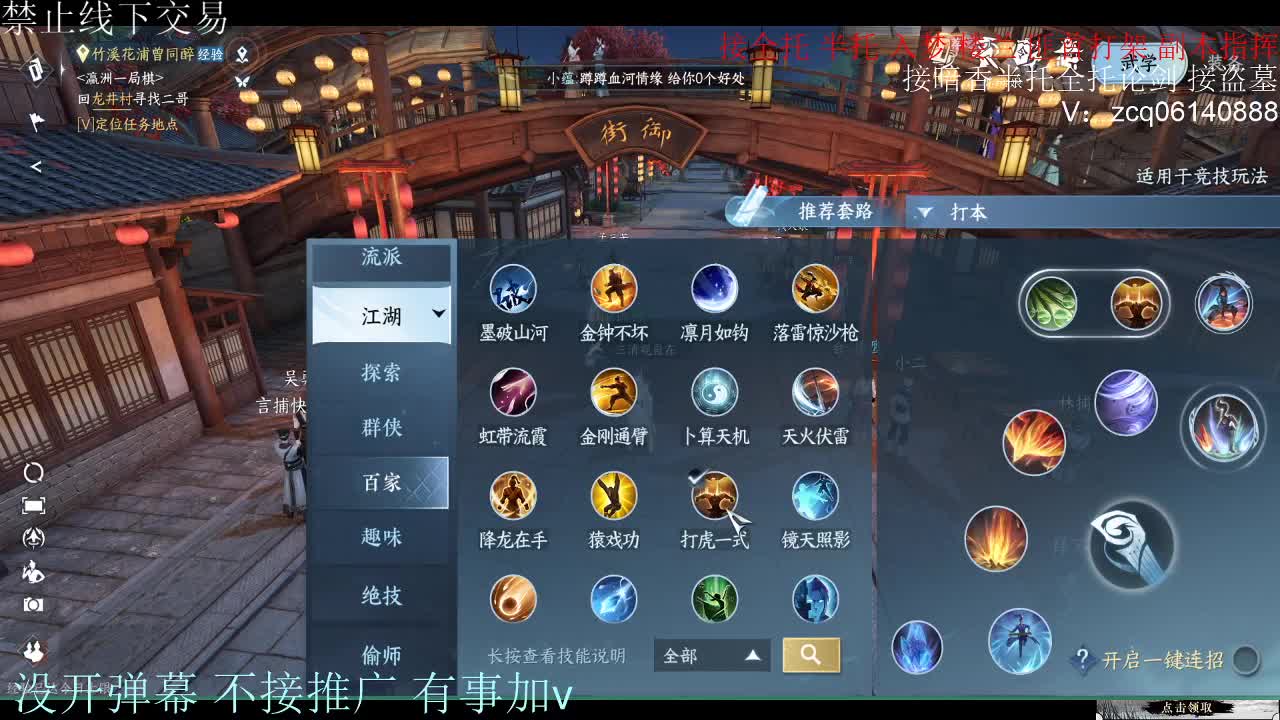
Task: Switch to the 绝技 category
Action: pyautogui.click(x=383, y=595)
